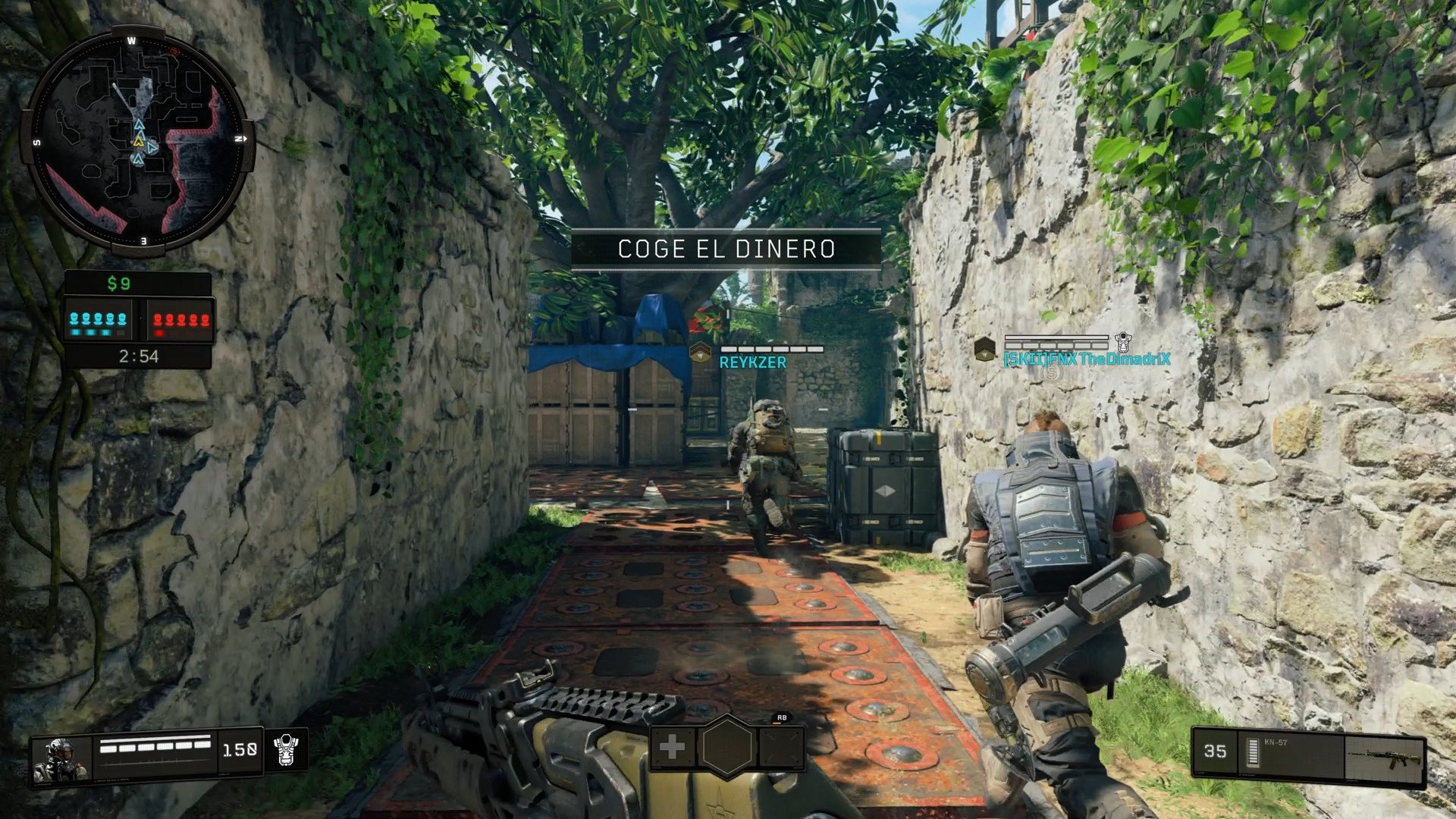Toggle the red team's lit status indicator
The width and height of the screenshot is (1456, 819).
tap(159, 333)
